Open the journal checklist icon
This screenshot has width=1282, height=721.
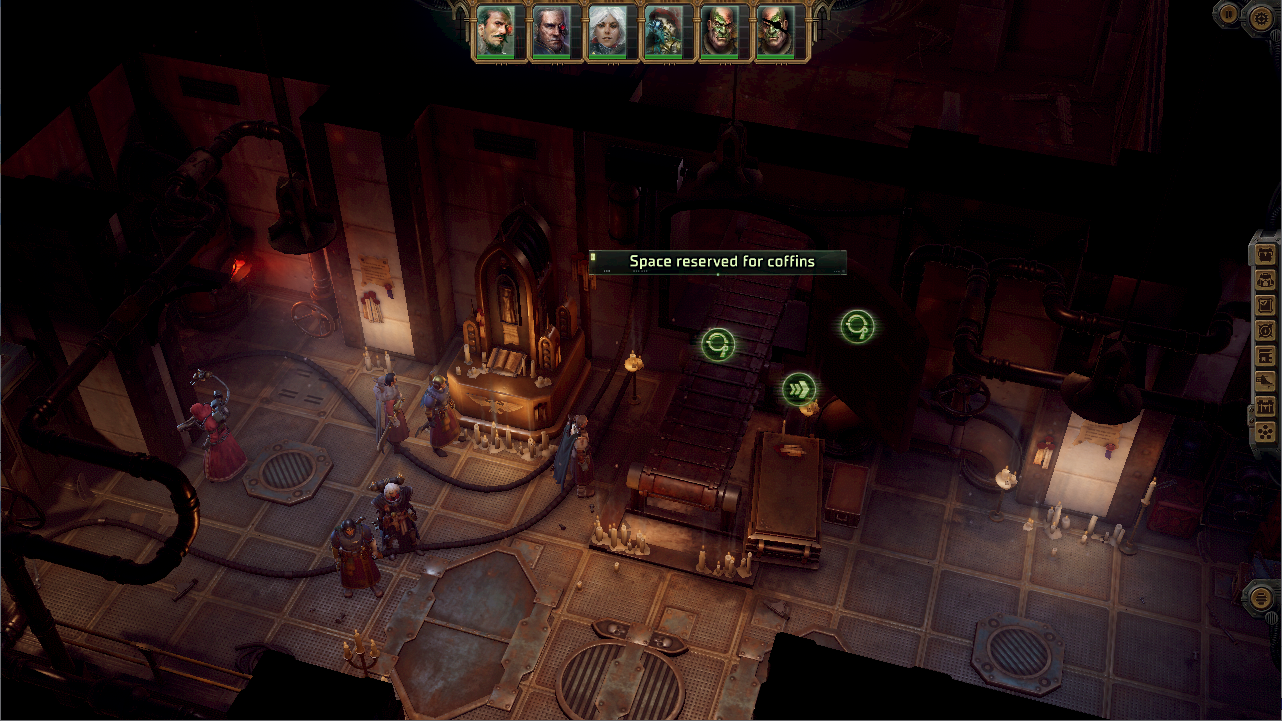tap(1265, 304)
